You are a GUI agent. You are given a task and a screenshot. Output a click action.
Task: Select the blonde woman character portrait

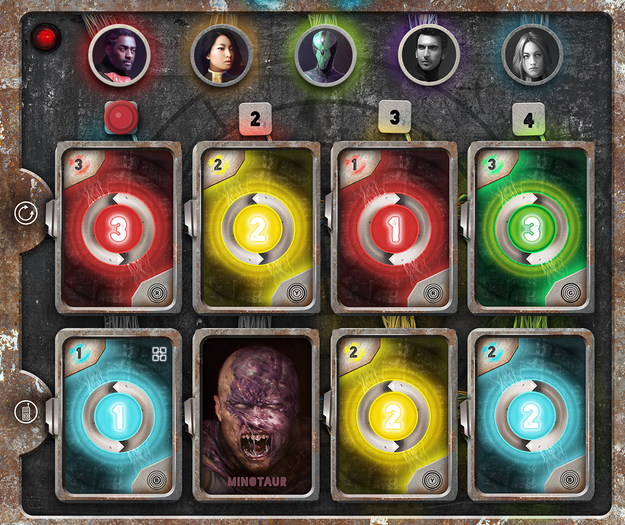(532, 54)
